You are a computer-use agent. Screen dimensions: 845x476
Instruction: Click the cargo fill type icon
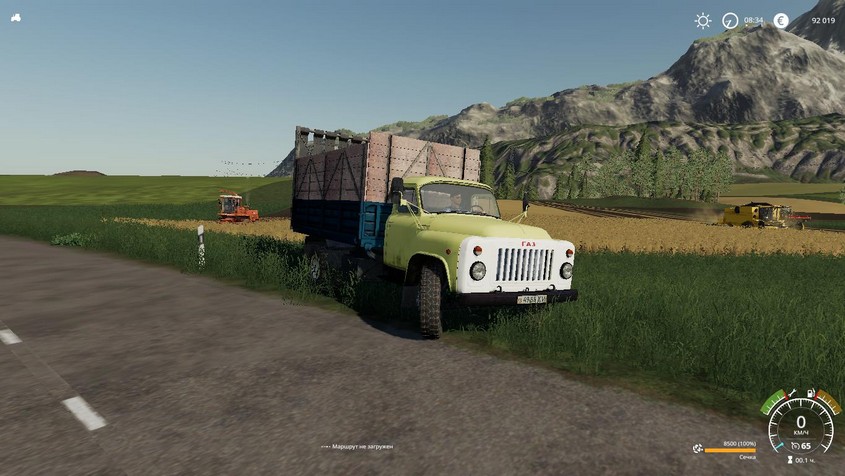click(697, 449)
